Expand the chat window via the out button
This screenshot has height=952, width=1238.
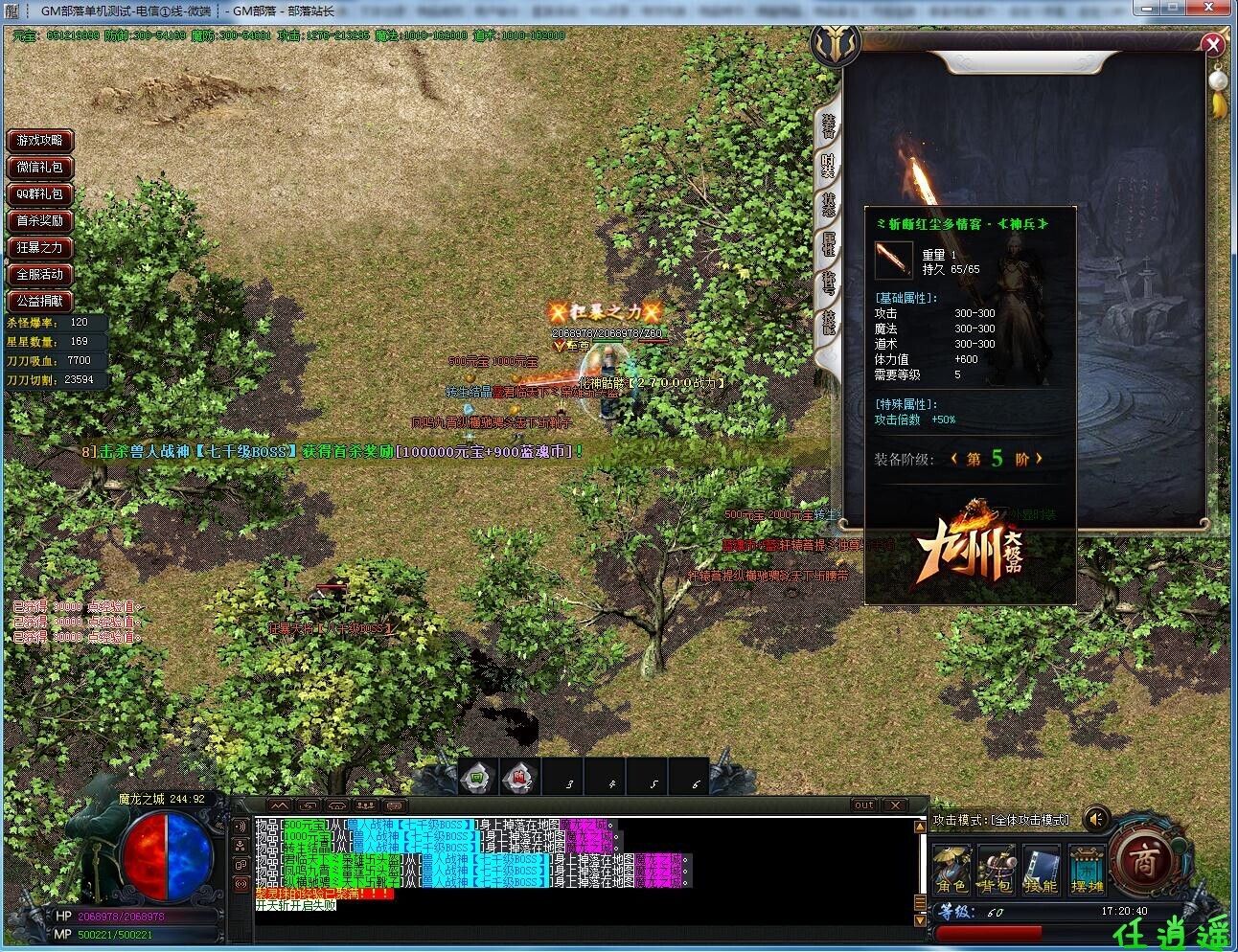864,805
